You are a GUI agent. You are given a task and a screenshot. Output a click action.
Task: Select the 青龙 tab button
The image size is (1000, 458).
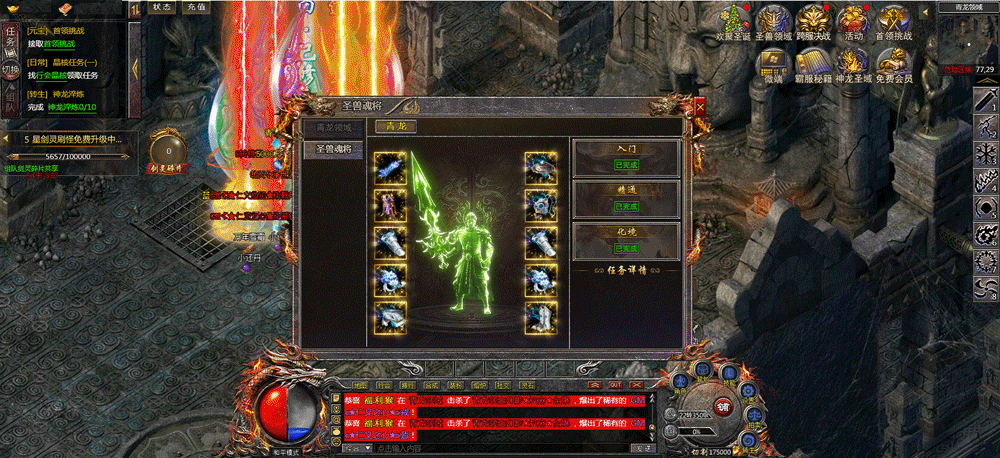(396, 126)
